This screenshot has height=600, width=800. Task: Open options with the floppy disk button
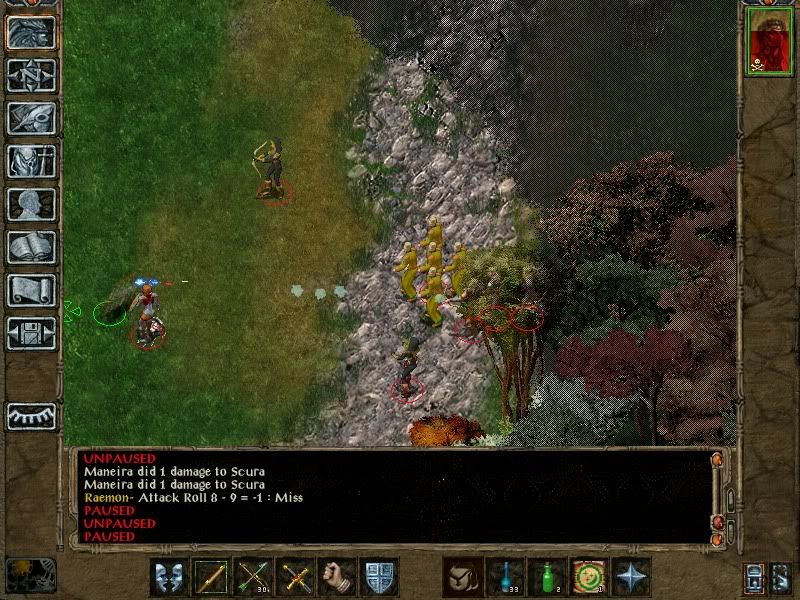point(31,333)
